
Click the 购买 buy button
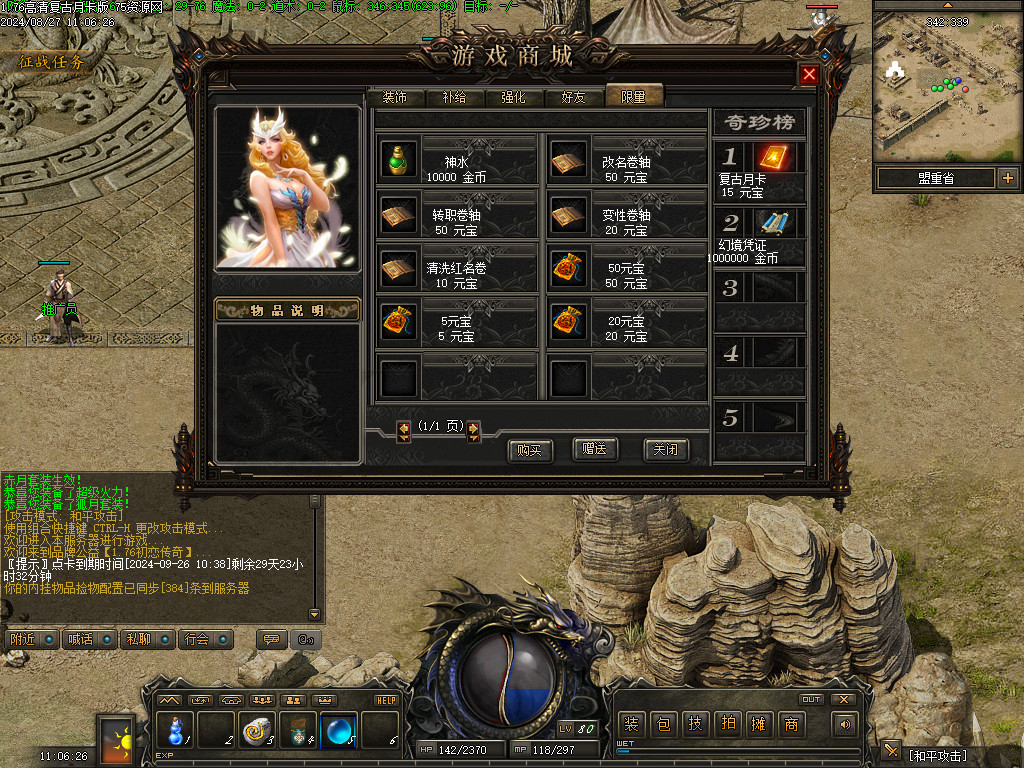pyautogui.click(x=530, y=450)
